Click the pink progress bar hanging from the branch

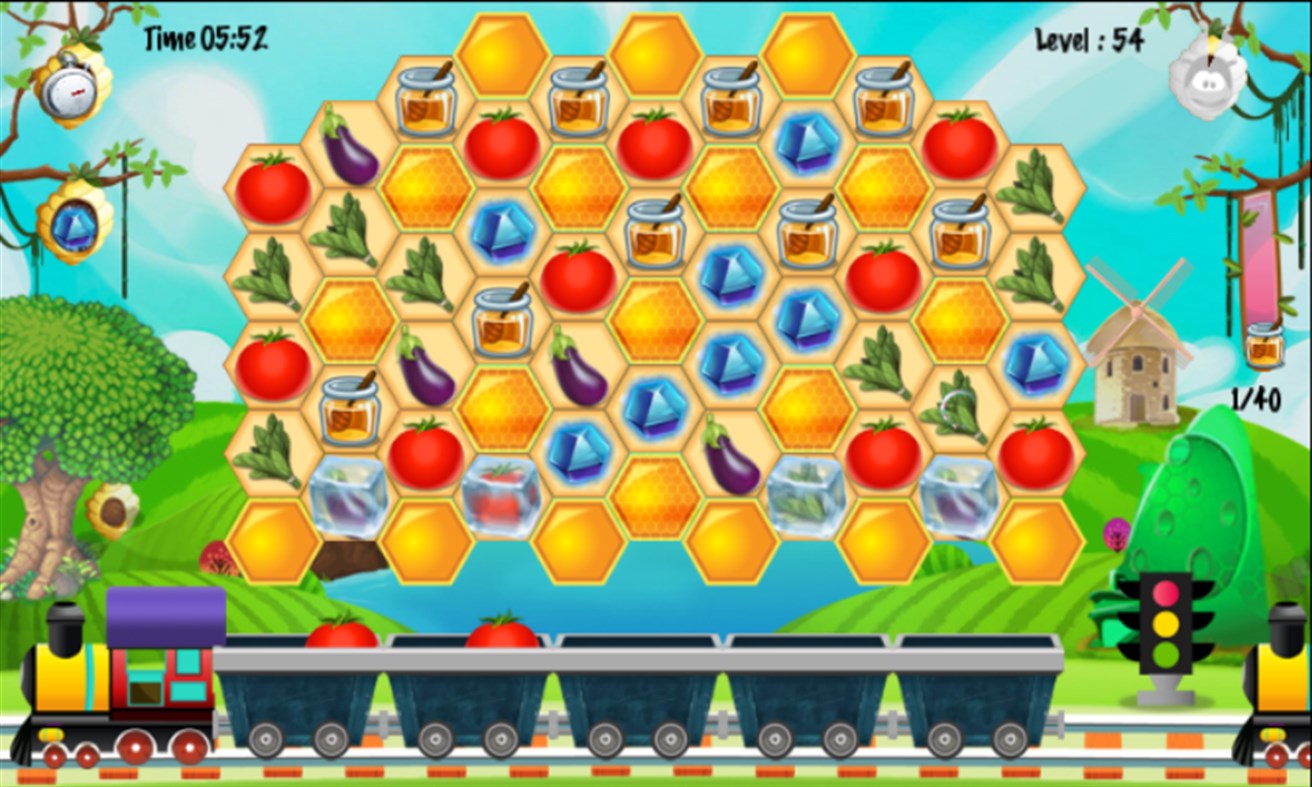[x=1260, y=255]
